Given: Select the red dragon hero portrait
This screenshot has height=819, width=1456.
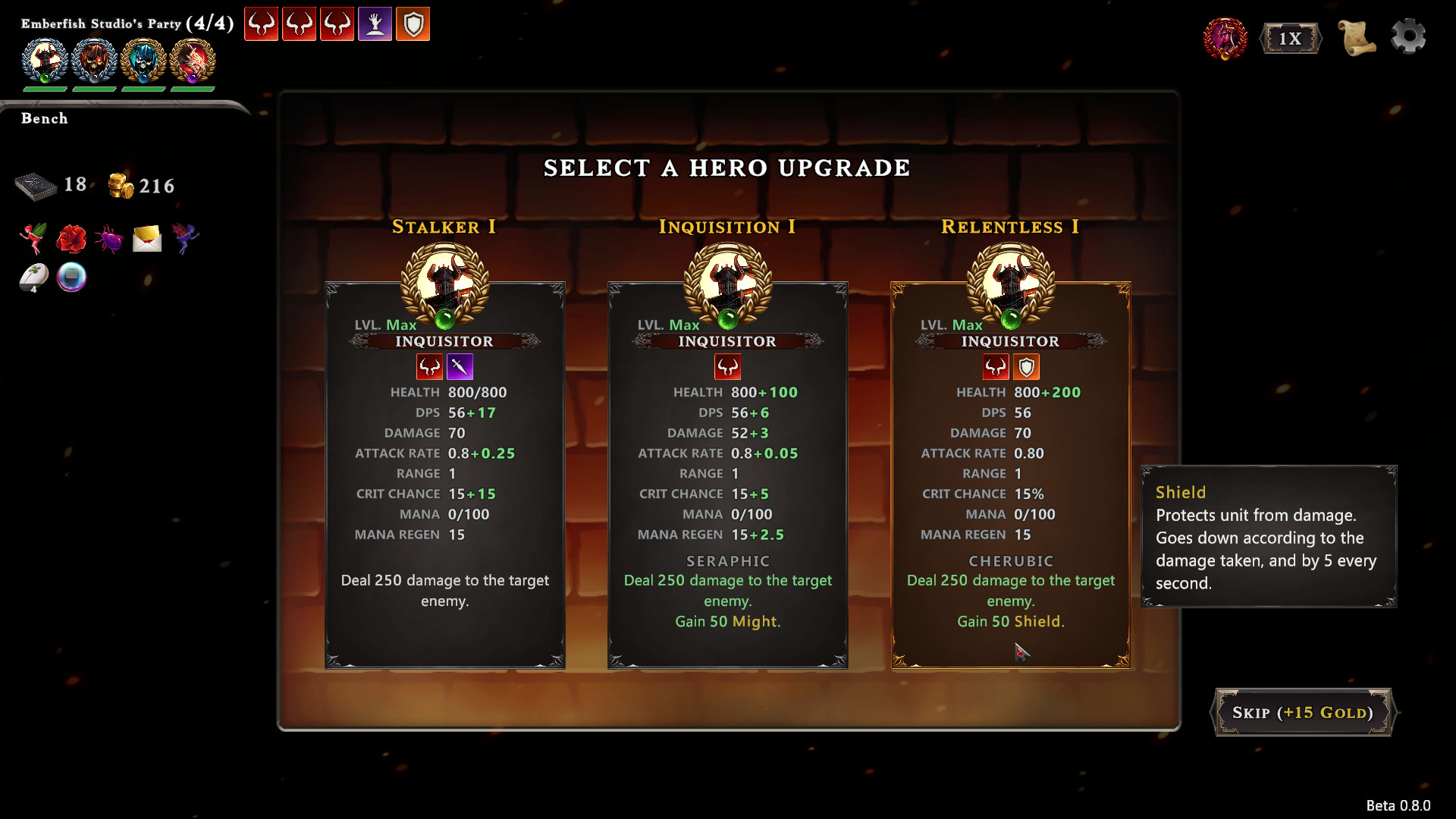Looking at the screenshot, I should tap(193, 61).
